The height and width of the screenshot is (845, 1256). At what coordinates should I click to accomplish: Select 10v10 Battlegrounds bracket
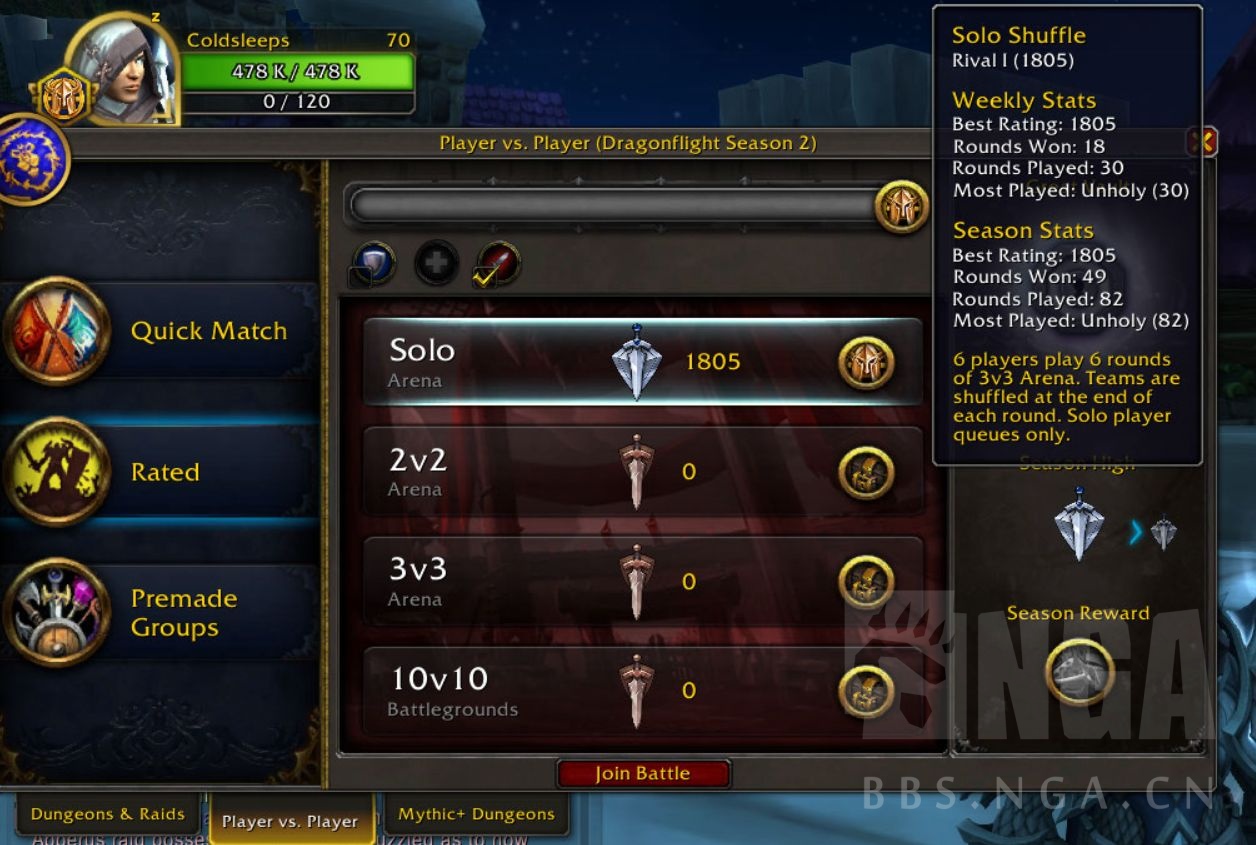(x=642, y=691)
